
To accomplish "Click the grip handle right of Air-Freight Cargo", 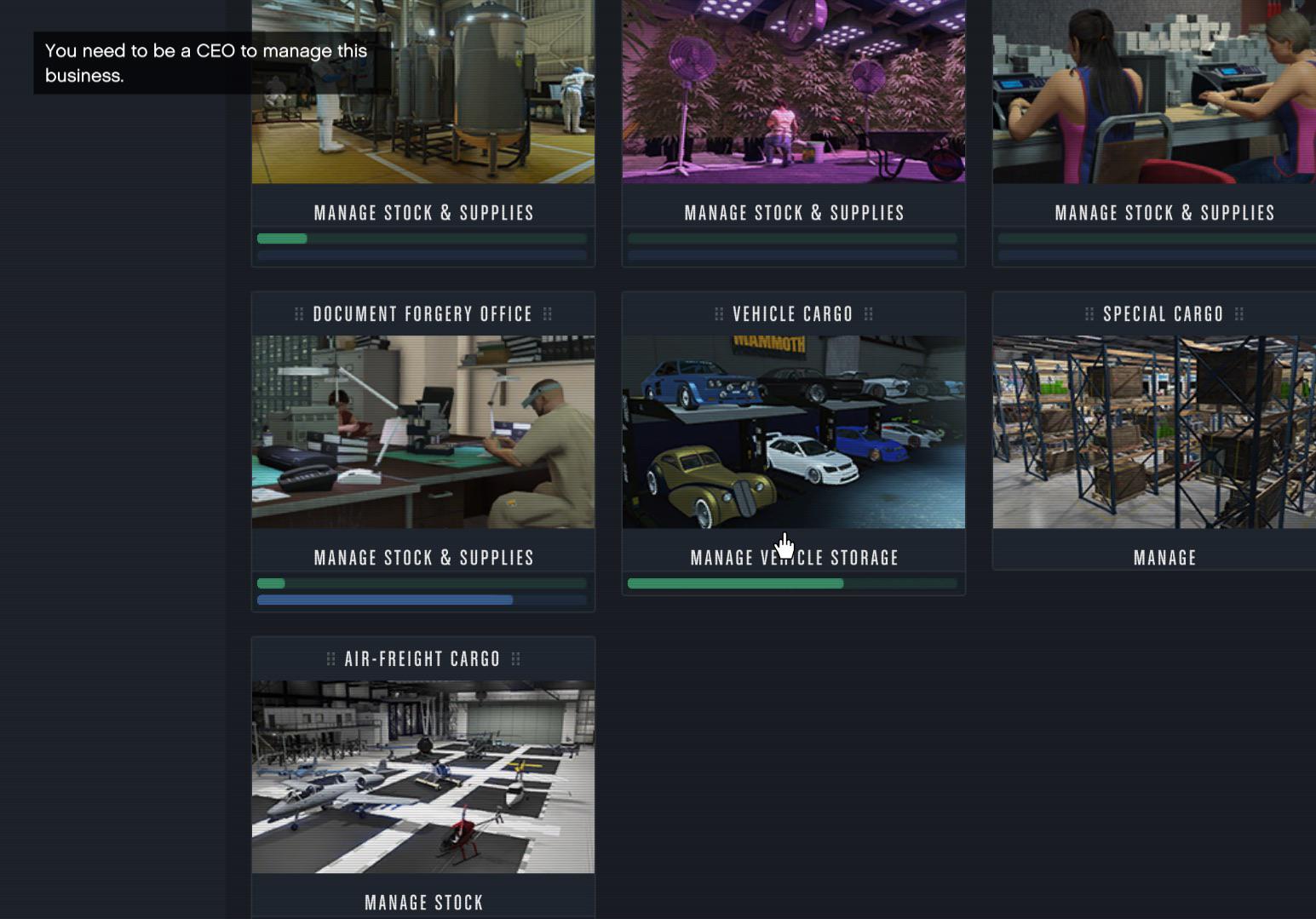I will click(x=515, y=658).
